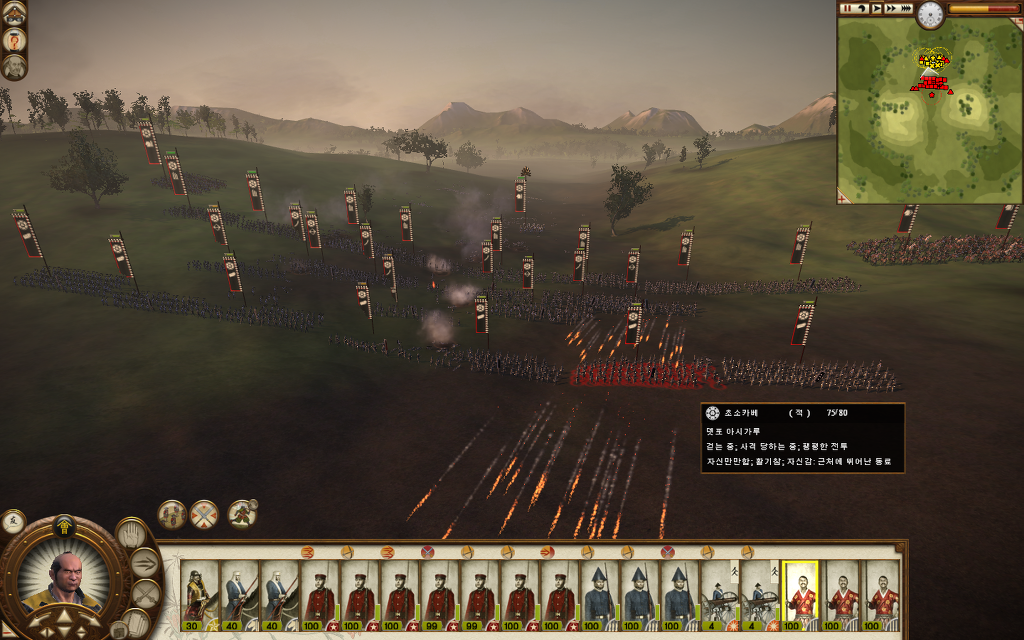Click the battlefield minimap
The height and width of the screenshot is (640, 1024).
click(x=929, y=110)
